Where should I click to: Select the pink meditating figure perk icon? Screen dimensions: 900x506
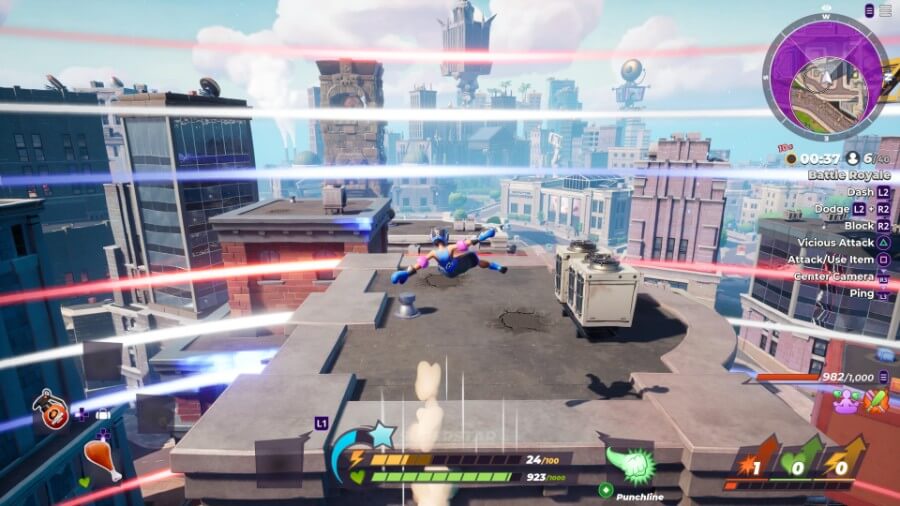(x=846, y=401)
